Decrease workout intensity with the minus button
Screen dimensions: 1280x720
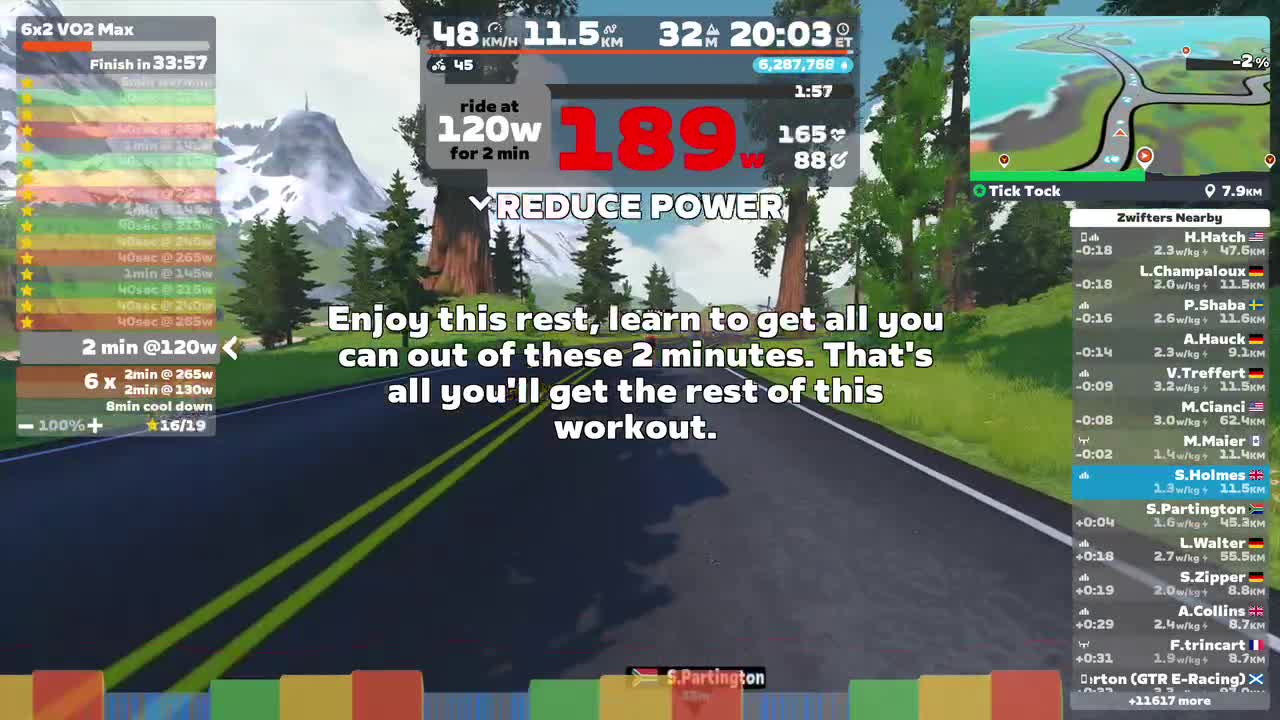25,425
